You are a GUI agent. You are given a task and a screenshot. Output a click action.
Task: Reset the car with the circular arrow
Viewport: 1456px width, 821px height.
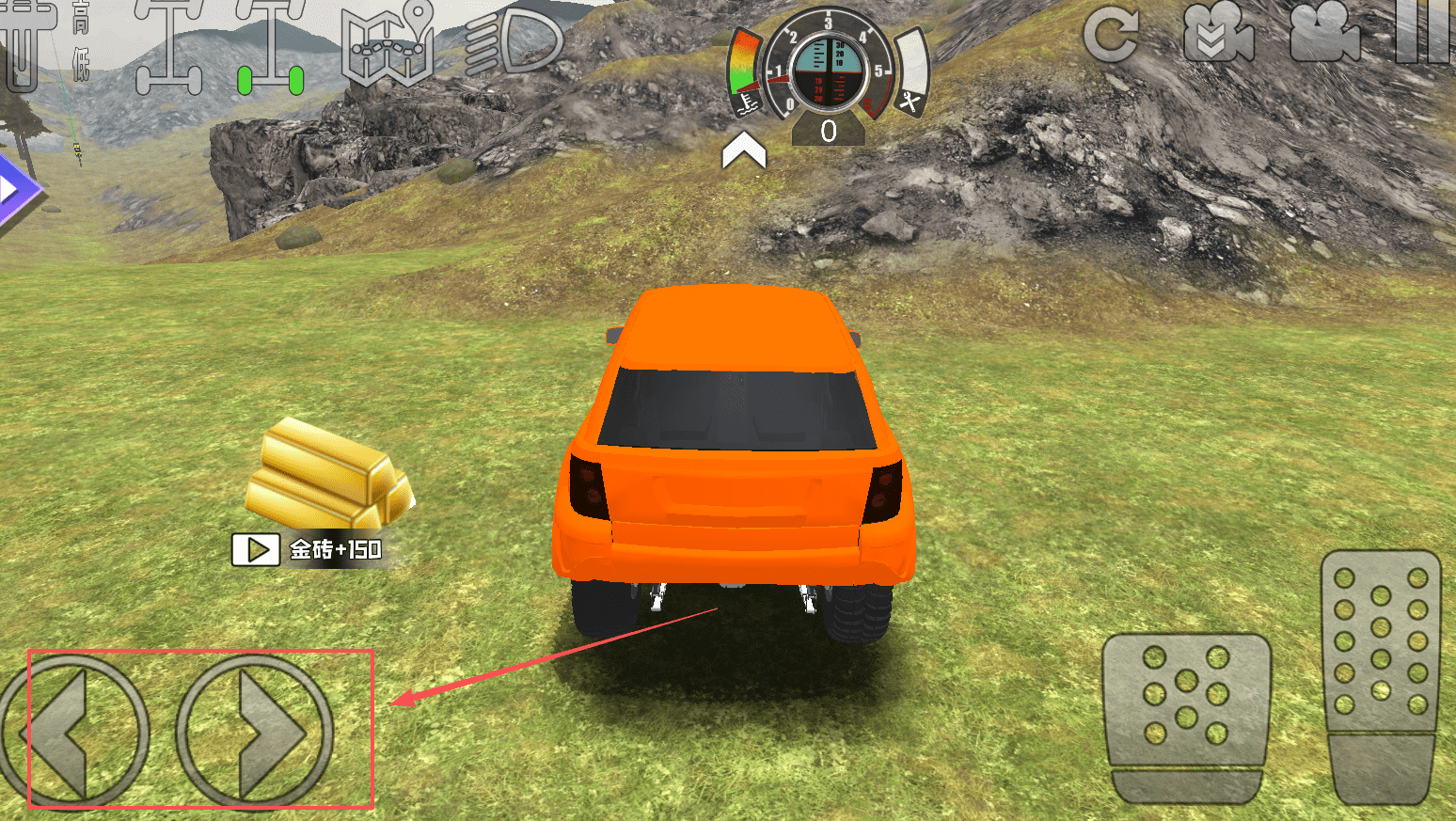tap(1112, 36)
